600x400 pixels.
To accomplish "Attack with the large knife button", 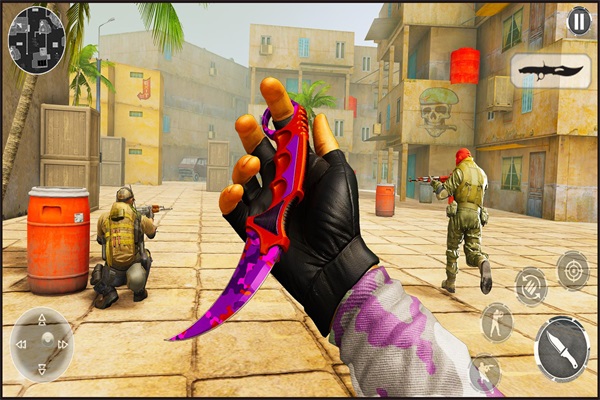I will pos(561,349).
